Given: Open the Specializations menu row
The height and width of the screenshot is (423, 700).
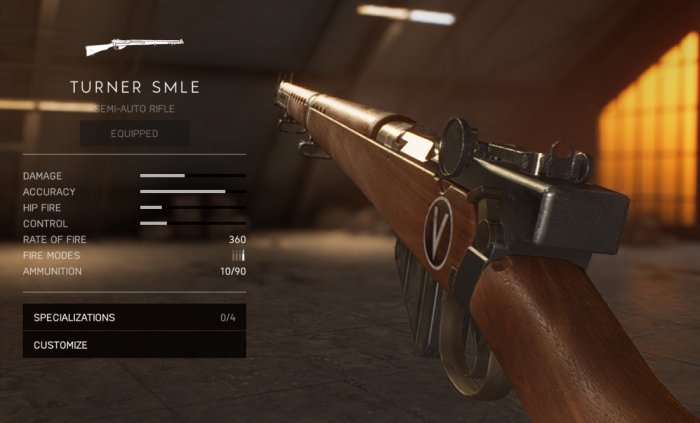Looking at the screenshot, I should (134, 318).
